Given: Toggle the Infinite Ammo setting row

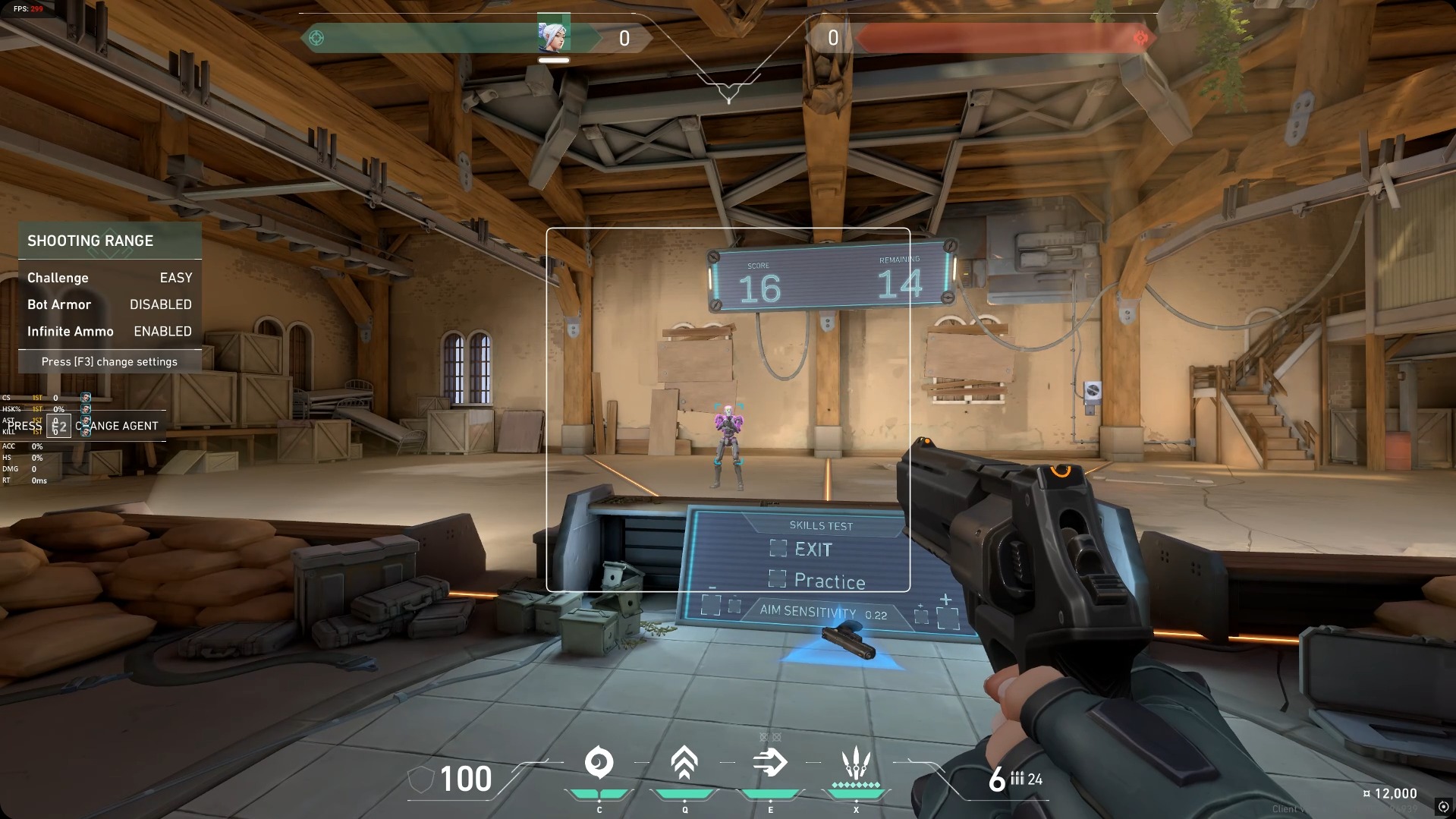Looking at the screenshot, I should click(x=109, y=332).
